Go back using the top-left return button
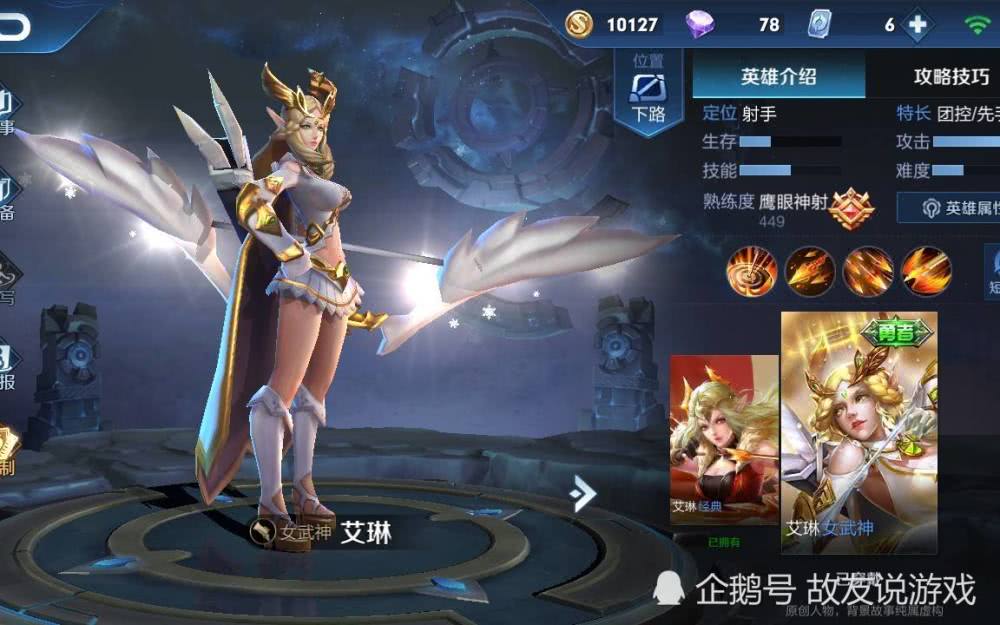The width and height of the screenshot is (1000, 625). click(x=14, y=27)
